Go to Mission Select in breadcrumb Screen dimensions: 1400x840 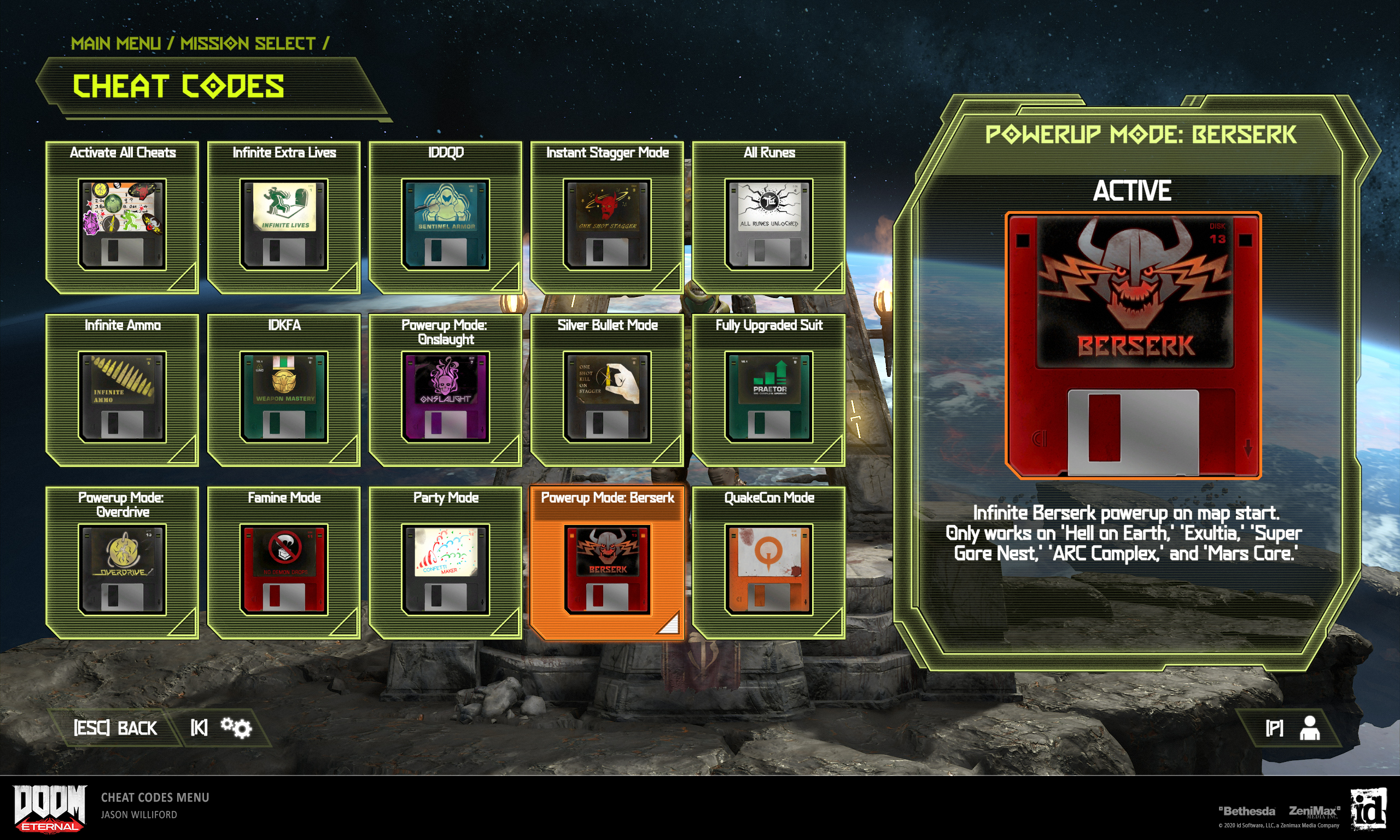tap(247, 44)
